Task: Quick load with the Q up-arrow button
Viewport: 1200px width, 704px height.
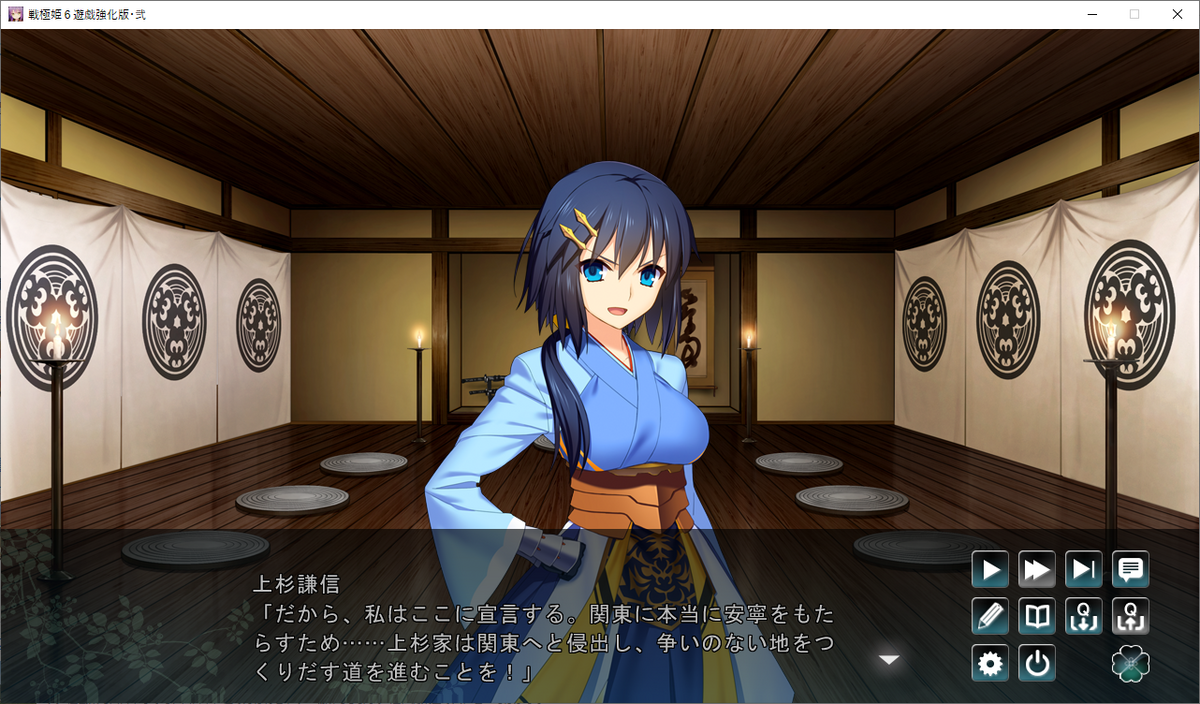Action: coord(1131,616)
